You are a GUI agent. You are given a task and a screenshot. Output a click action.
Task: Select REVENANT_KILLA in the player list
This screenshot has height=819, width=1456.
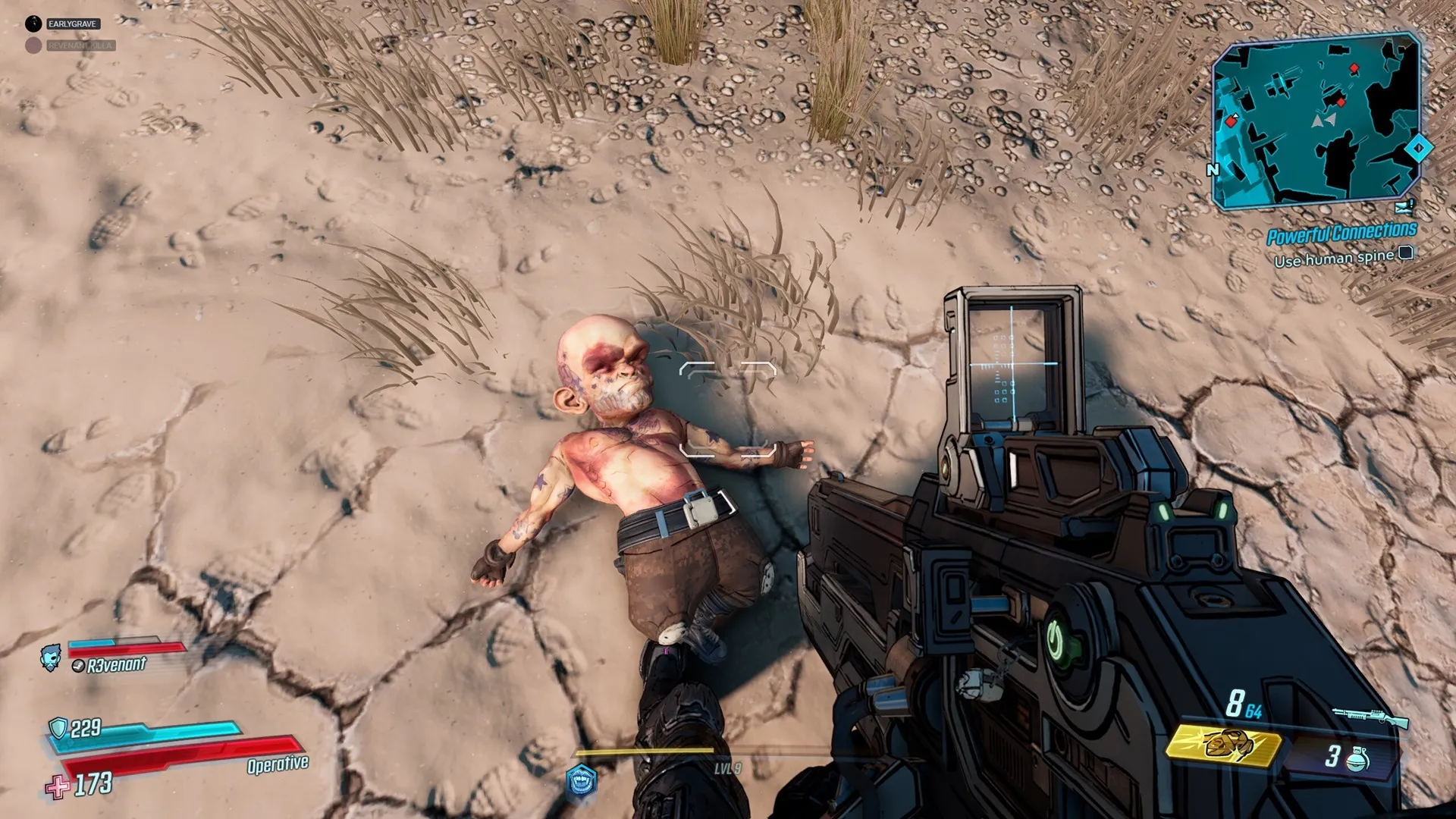coord(80,45)
